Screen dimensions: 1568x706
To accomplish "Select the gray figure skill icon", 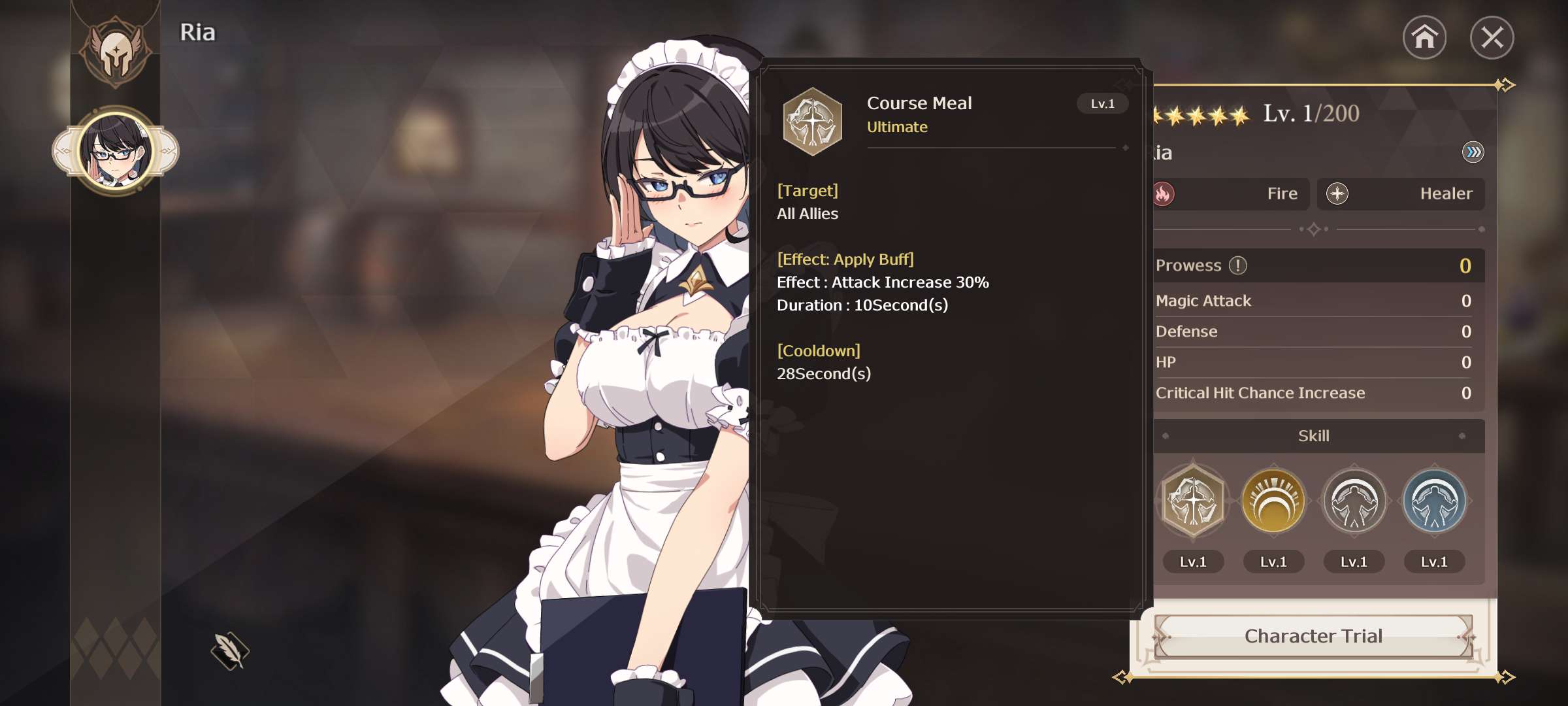I will coord(1354,501).
